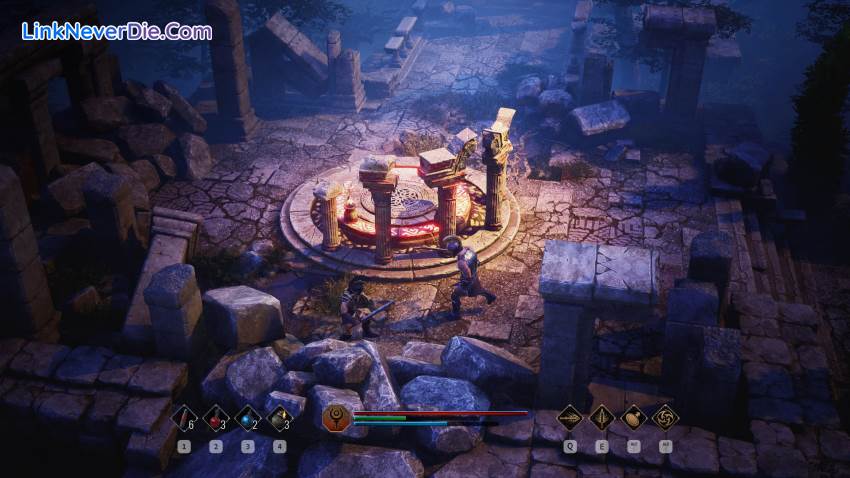This screenshot has width=850, height=478.
Task: Activate the sword strike ability
Action: point(603,416)
